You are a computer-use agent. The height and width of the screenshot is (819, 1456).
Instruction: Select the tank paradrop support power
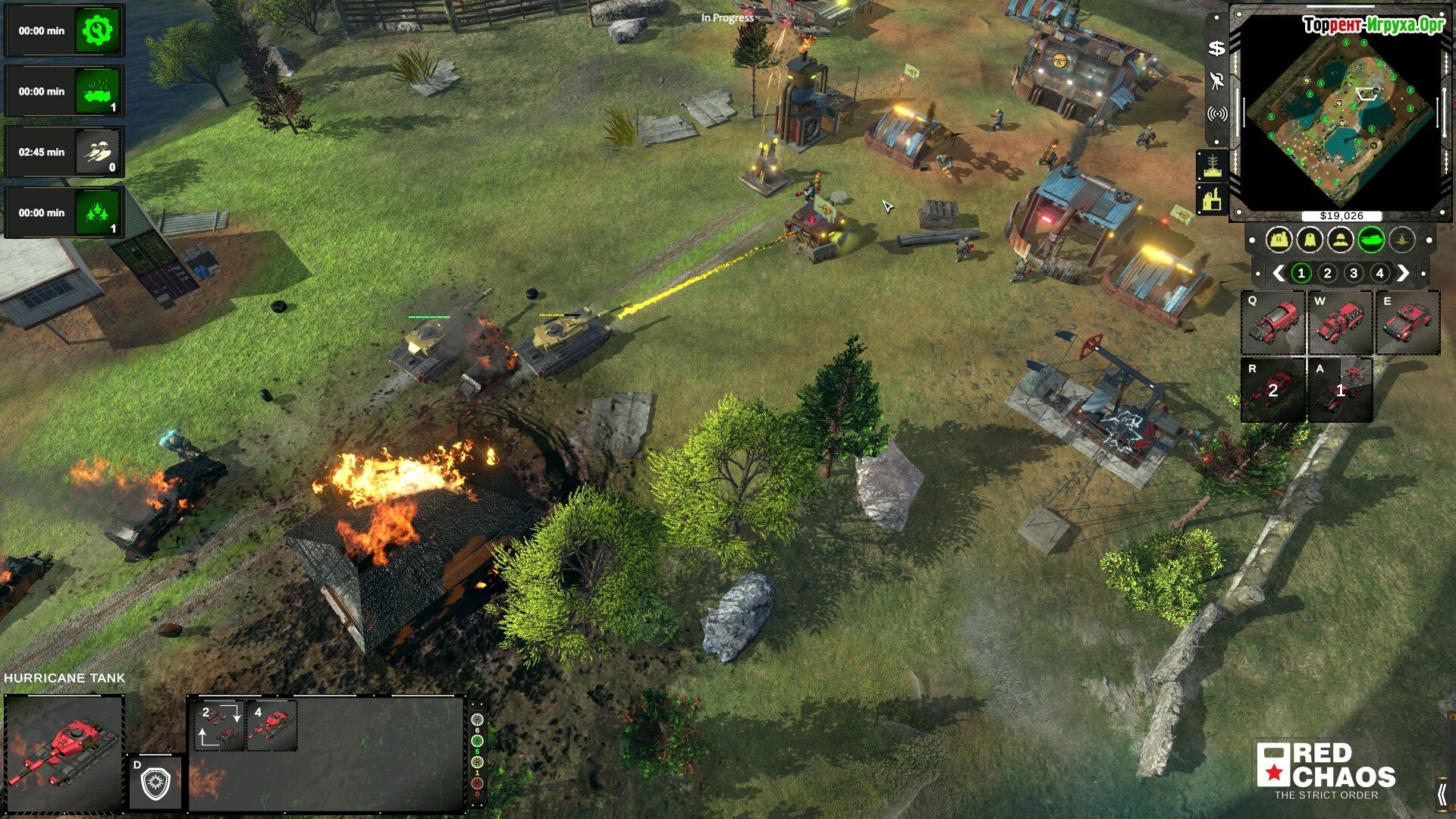click(x=97, y=152)
